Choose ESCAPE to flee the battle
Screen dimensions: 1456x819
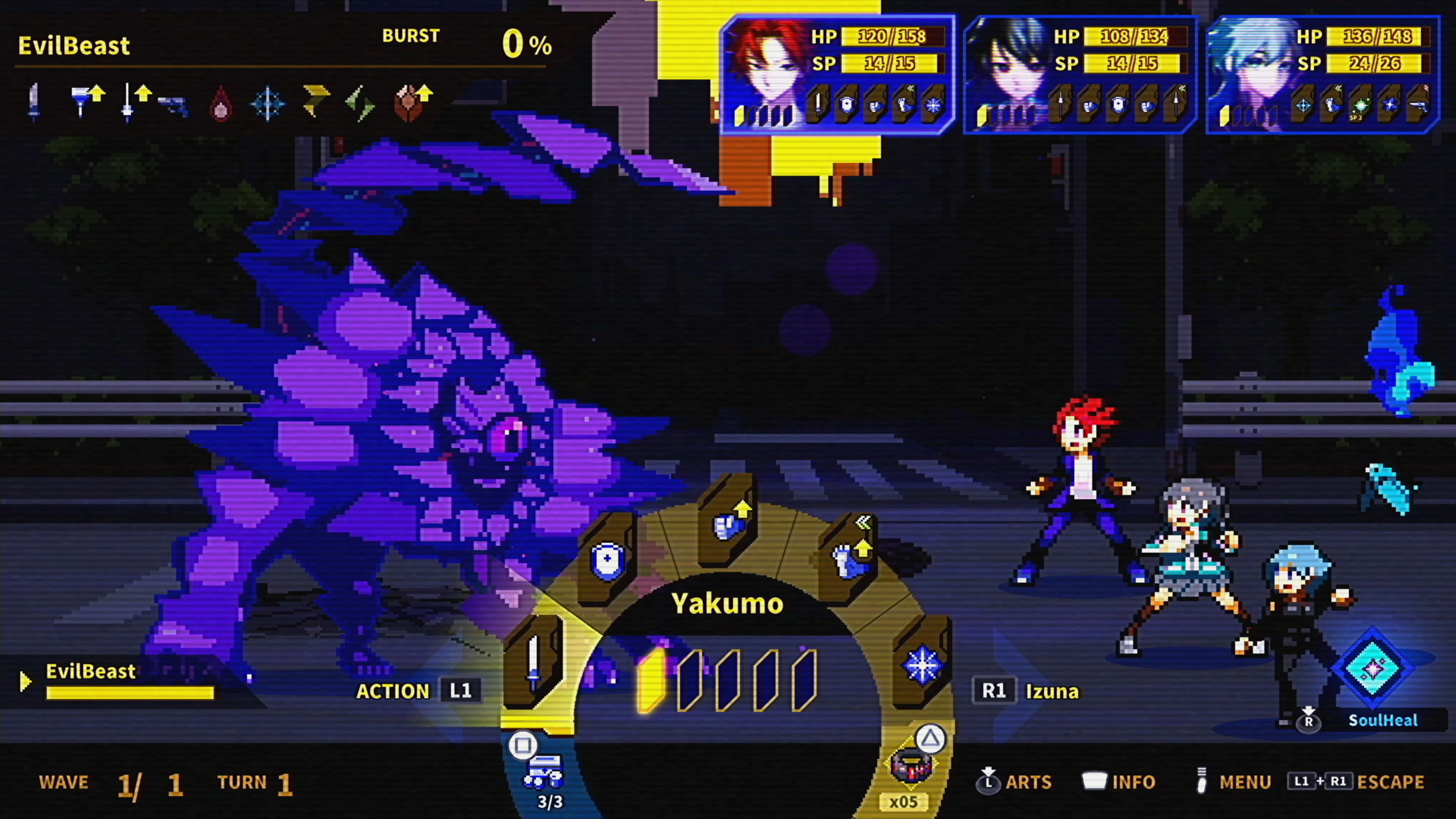coord(1357,782)
